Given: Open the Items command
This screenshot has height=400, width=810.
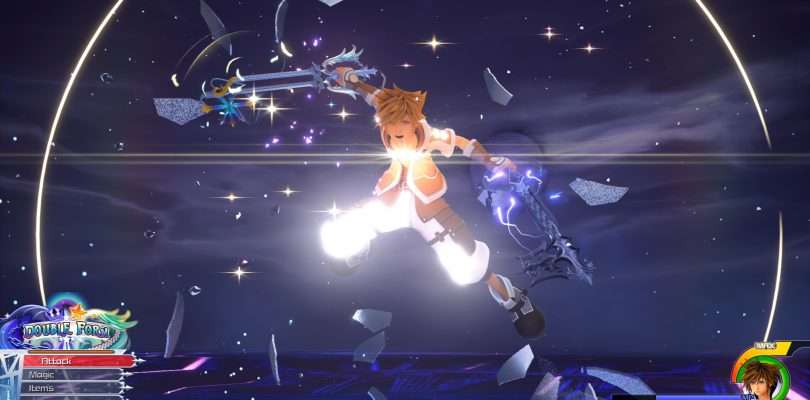Looking at the screenshot, I should click(x=68, y=387).
